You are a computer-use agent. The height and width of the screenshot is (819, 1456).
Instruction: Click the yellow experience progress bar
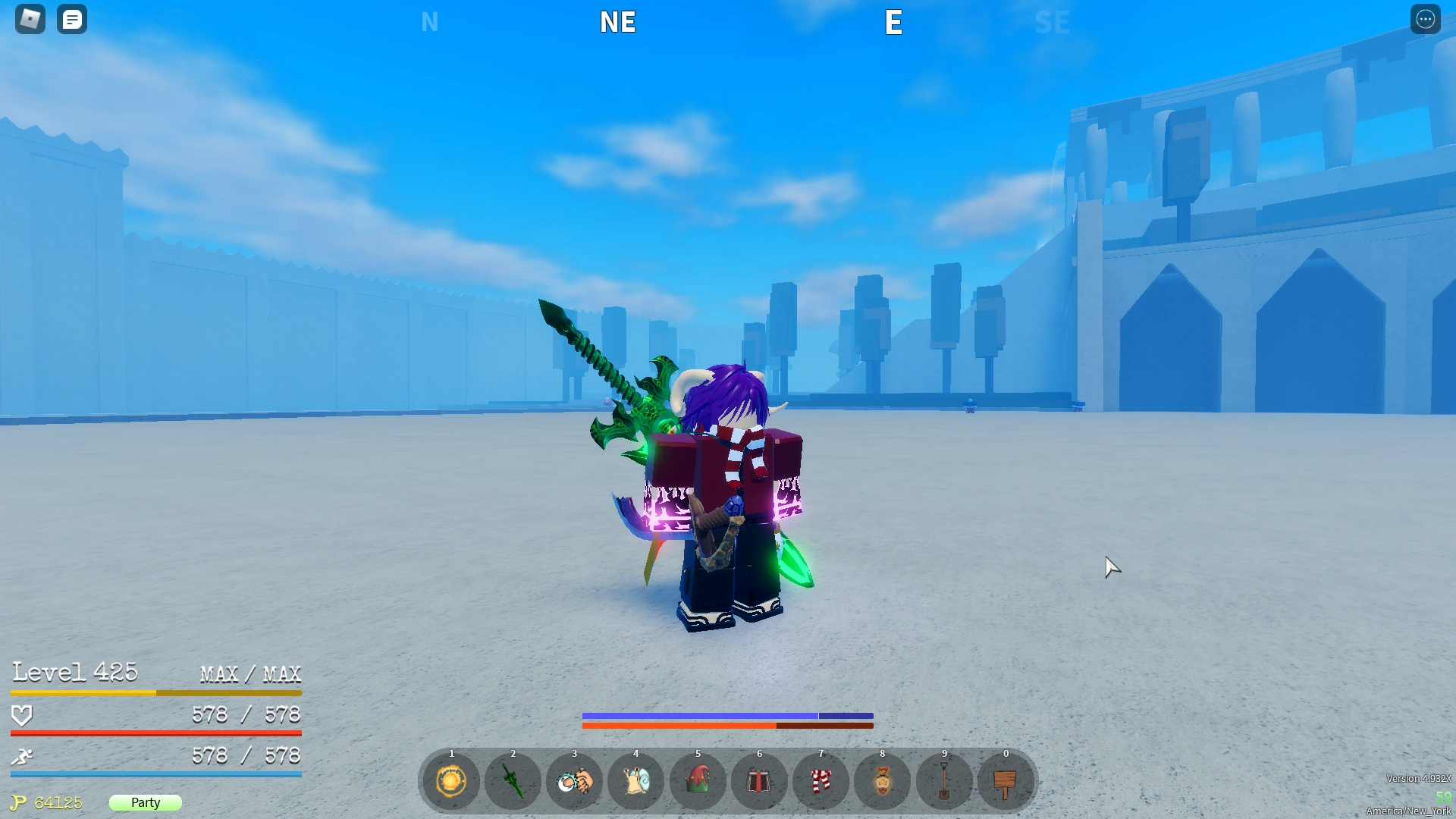155,692
